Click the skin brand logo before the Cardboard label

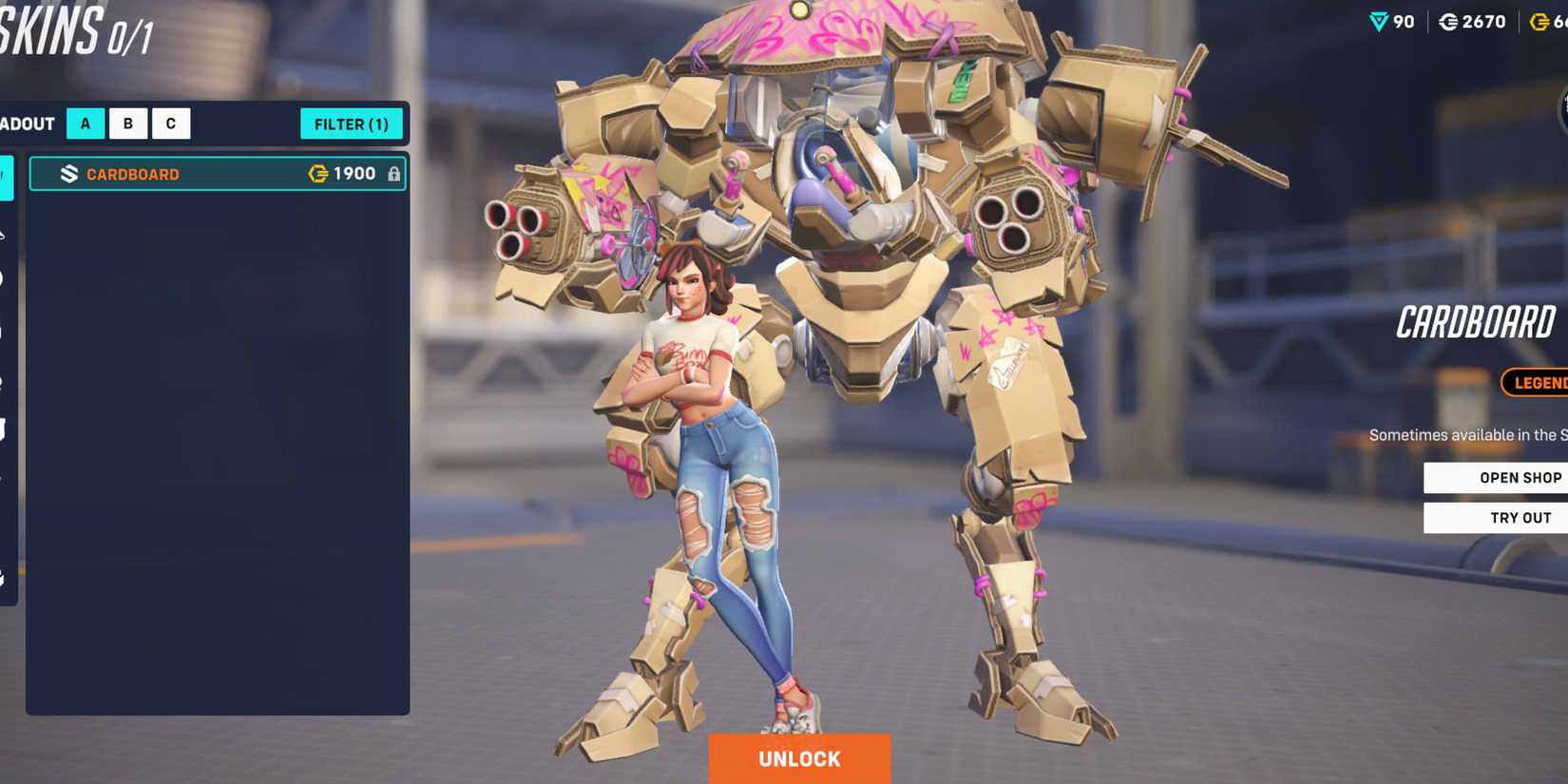pyautogui.click(x=66, y=174)
